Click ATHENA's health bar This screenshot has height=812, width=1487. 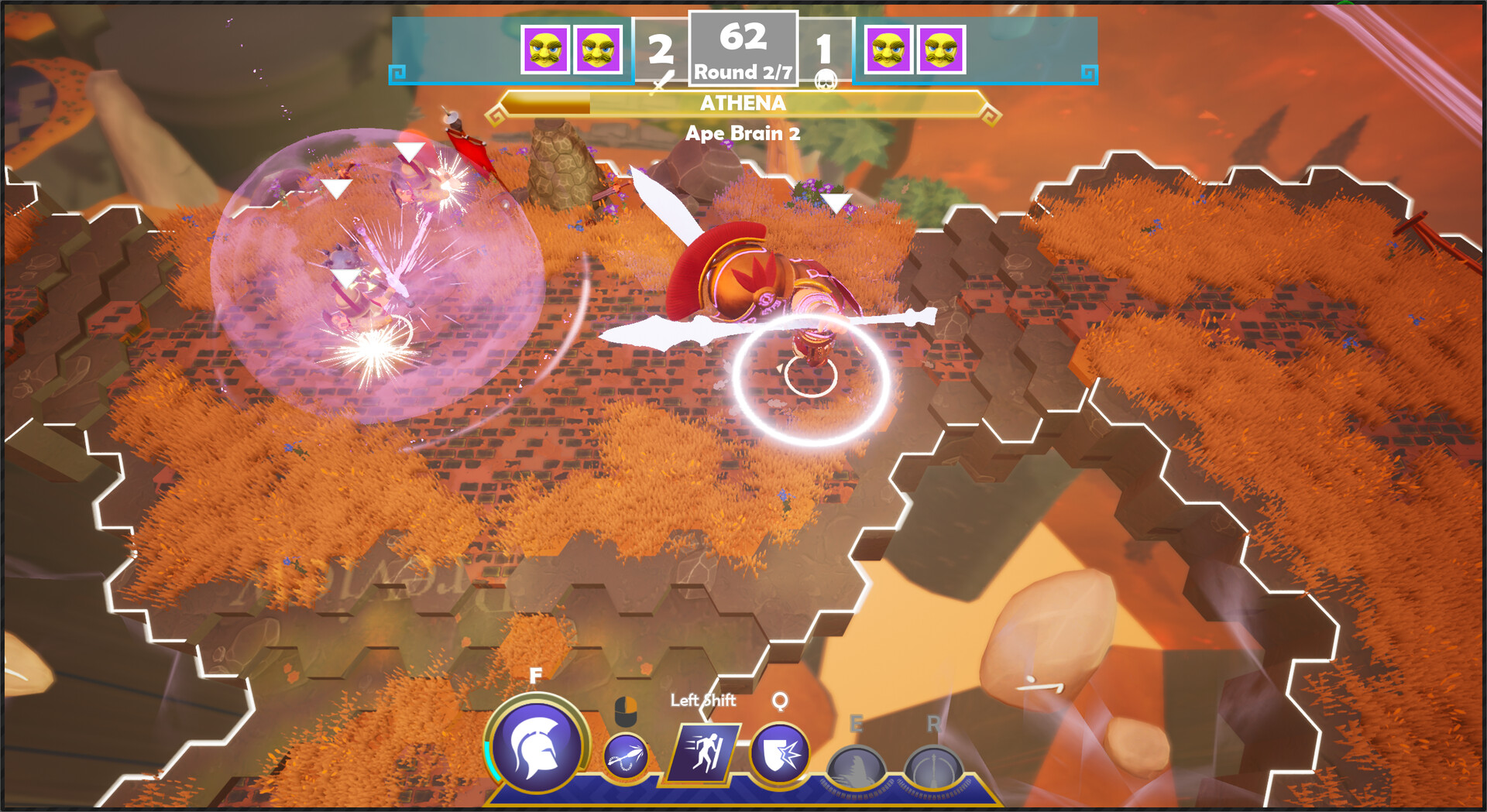tap(743, 102)
